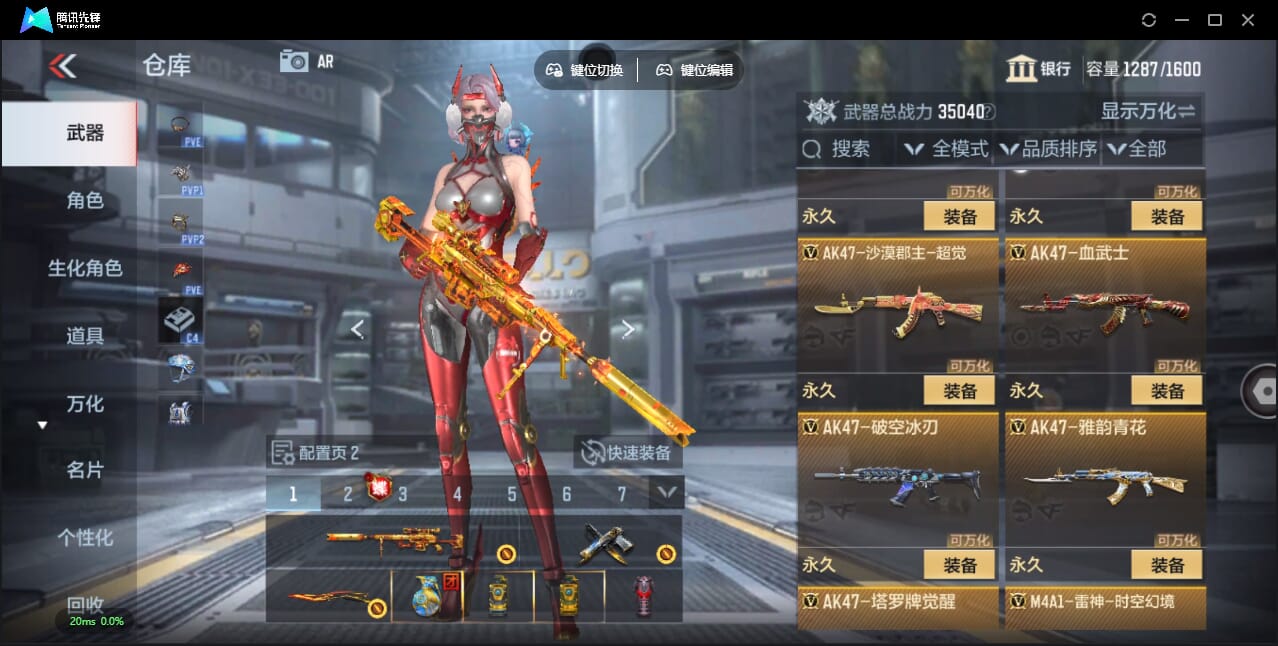The width and height of the screenshot is (1278, 646).
Task: Open the 银行 bank
Action: coord(1039,69)
